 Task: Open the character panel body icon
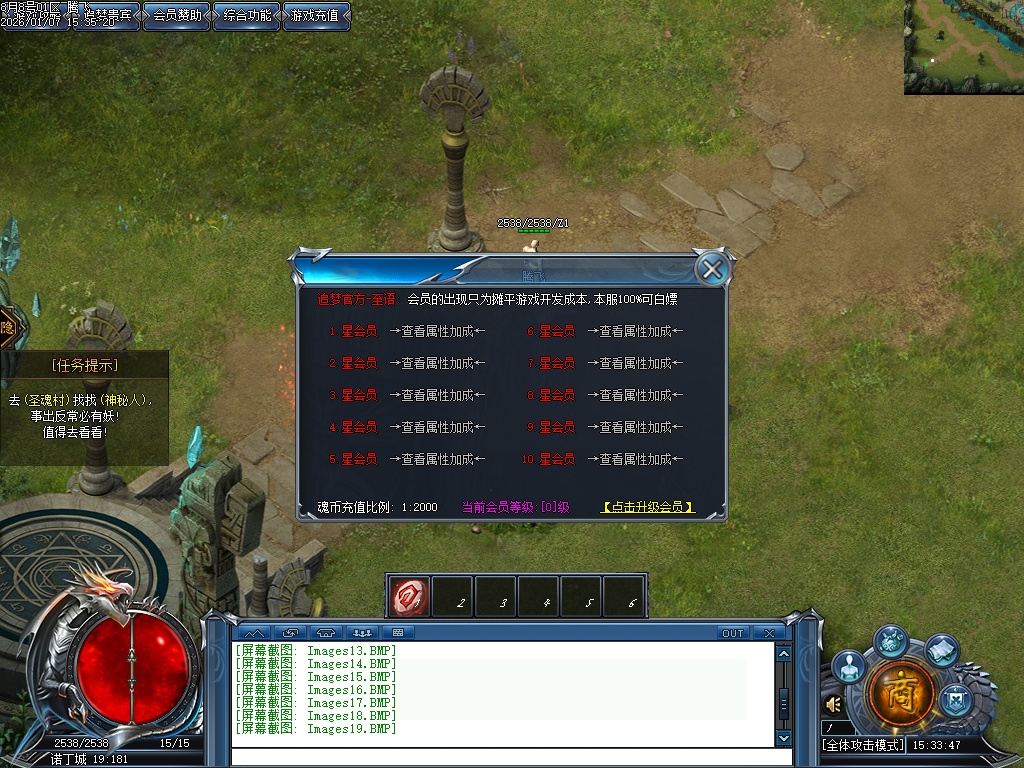pos(849,666)
